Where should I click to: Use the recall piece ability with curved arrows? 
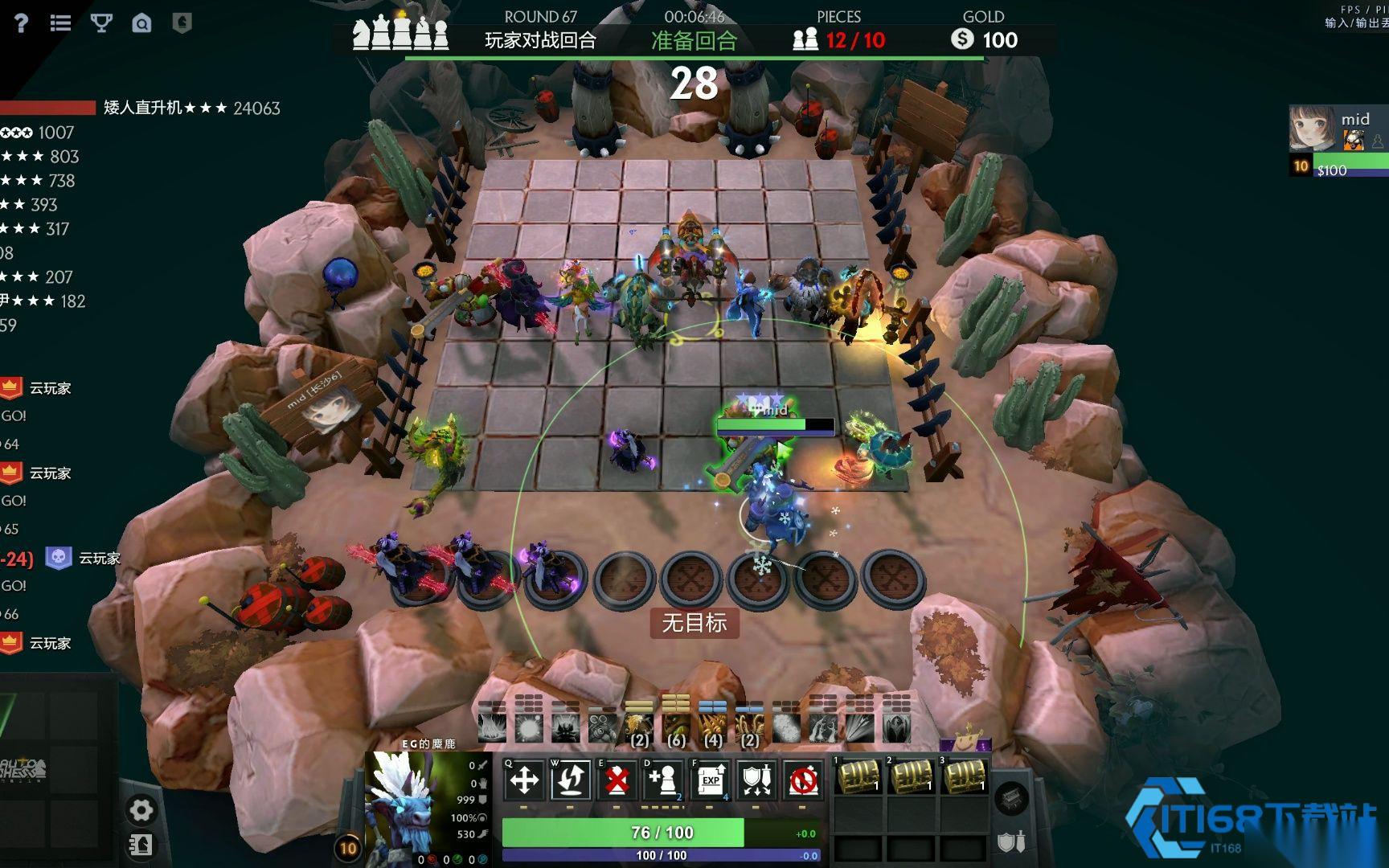tap(570, 780)
